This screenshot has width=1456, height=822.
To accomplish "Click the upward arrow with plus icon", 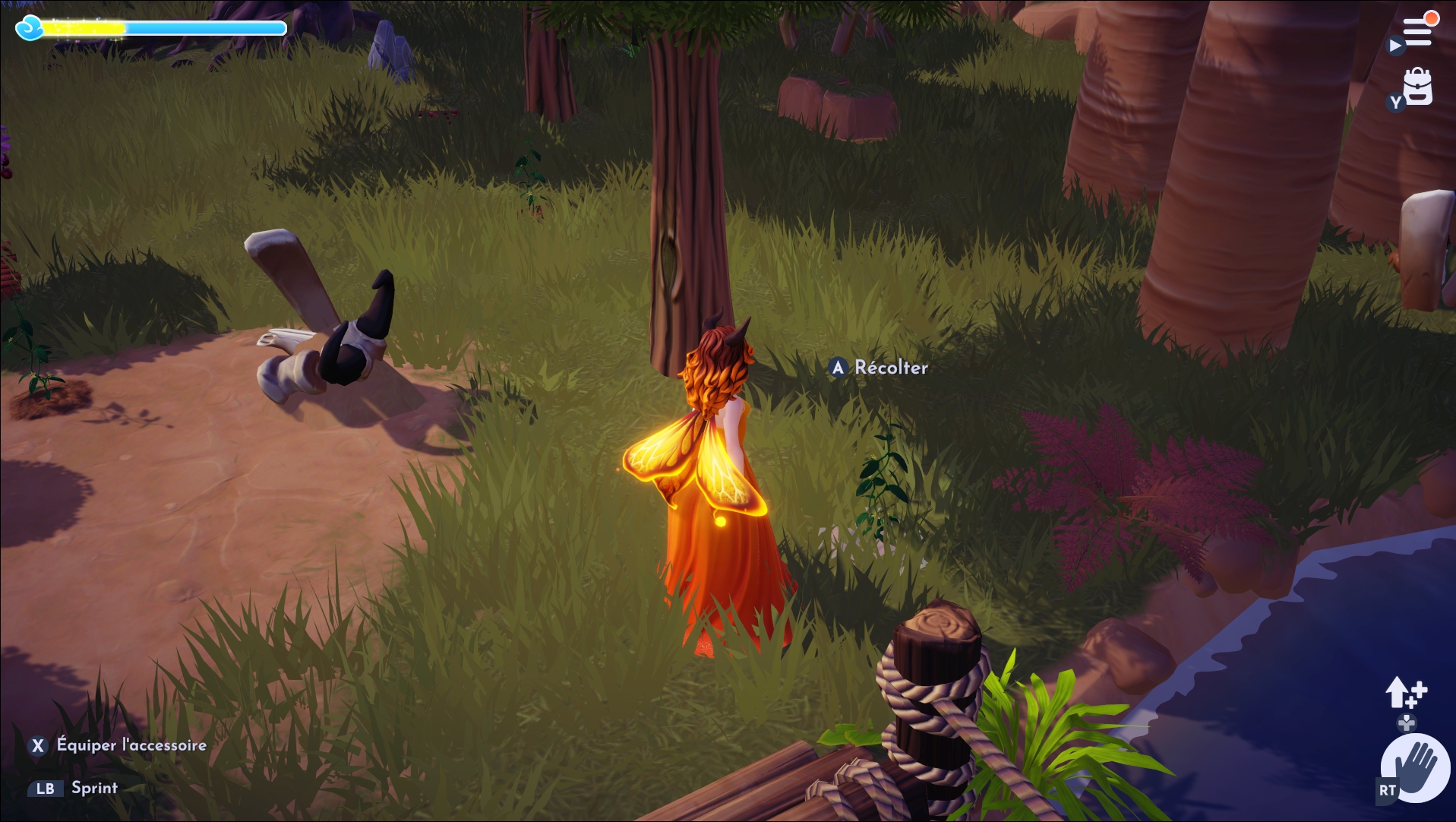I will 1405,692.
